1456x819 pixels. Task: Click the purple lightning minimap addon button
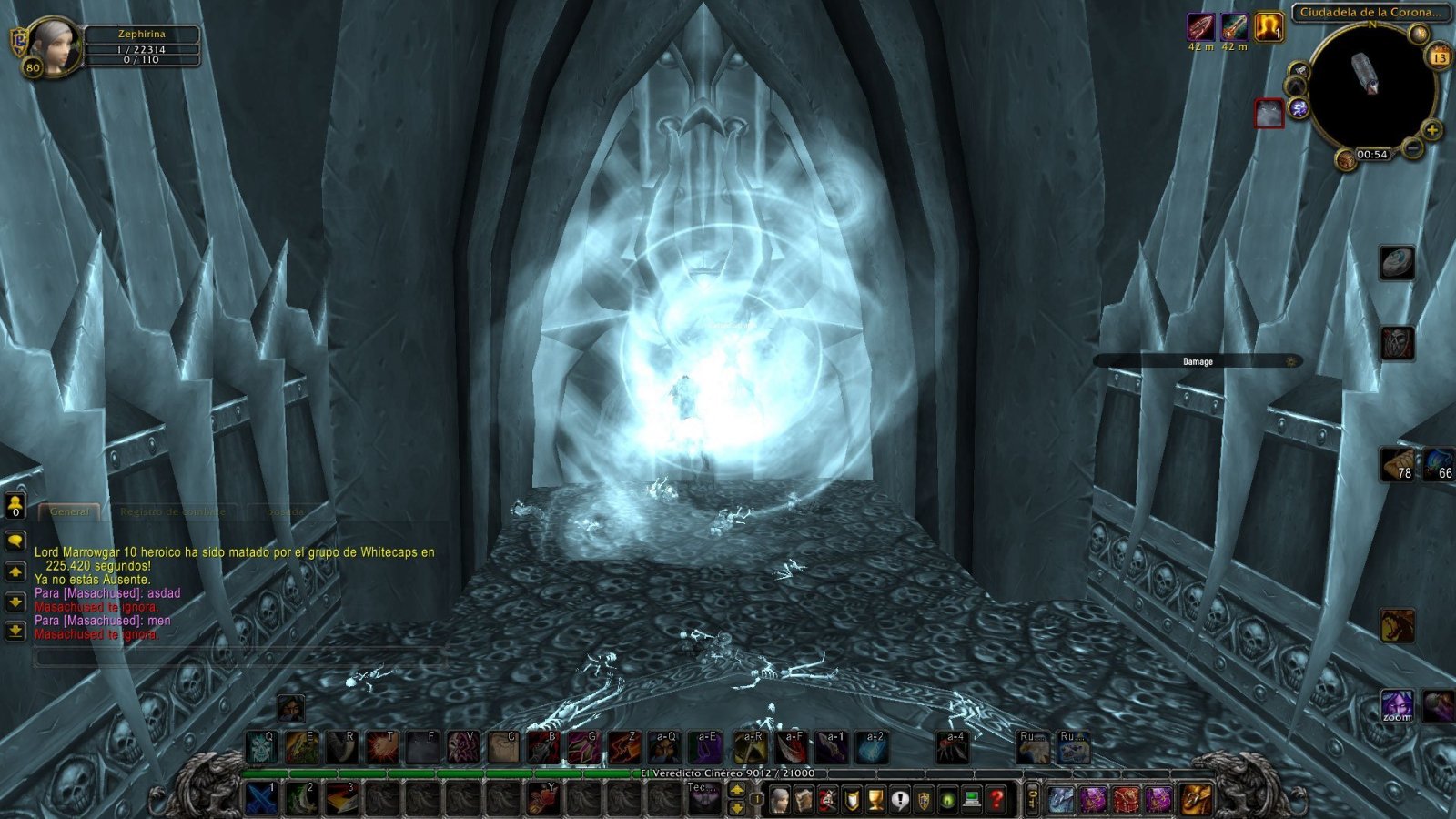pyautogui.click(x=1298, y=108)
